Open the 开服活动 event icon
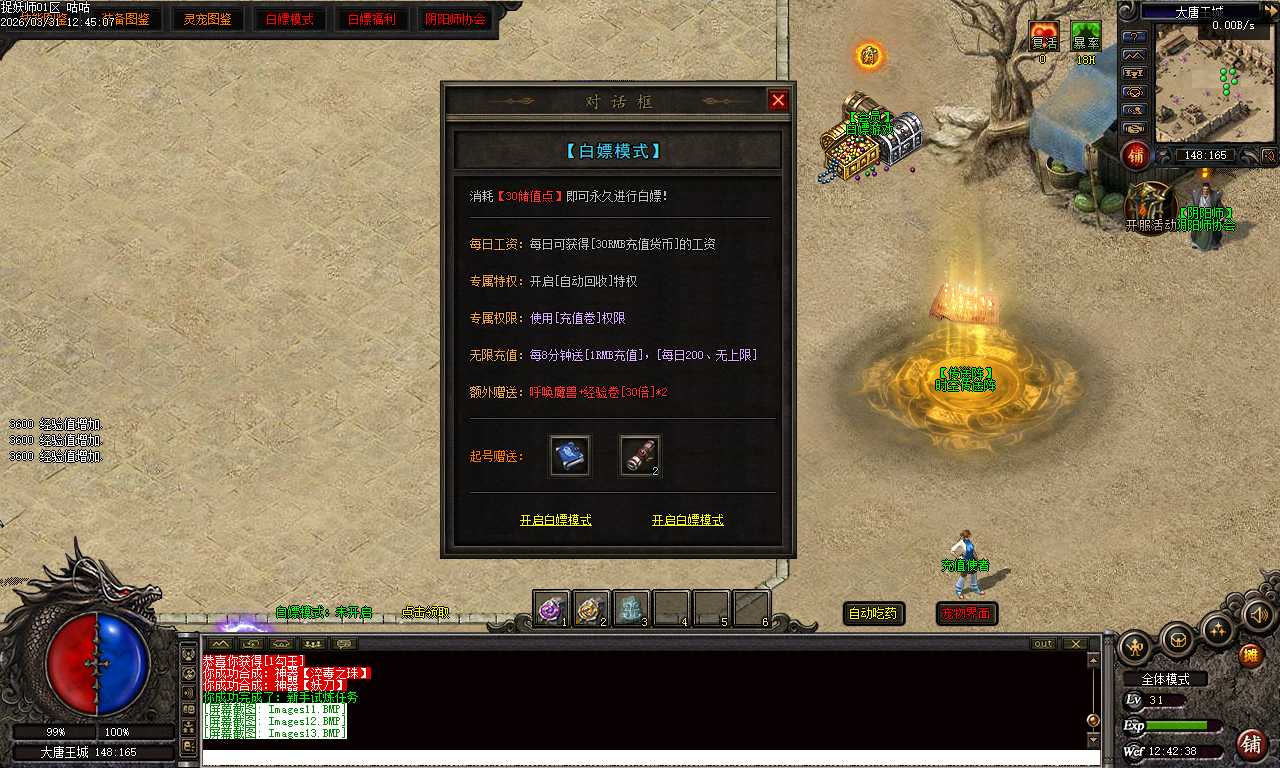Screen dimensions: 1280x768 (1150, 207)
